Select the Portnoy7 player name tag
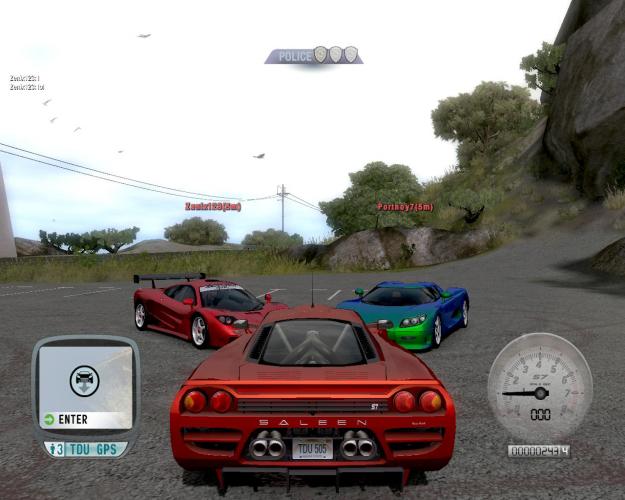Viewport: 625px width, 500px height. [404, 207]
